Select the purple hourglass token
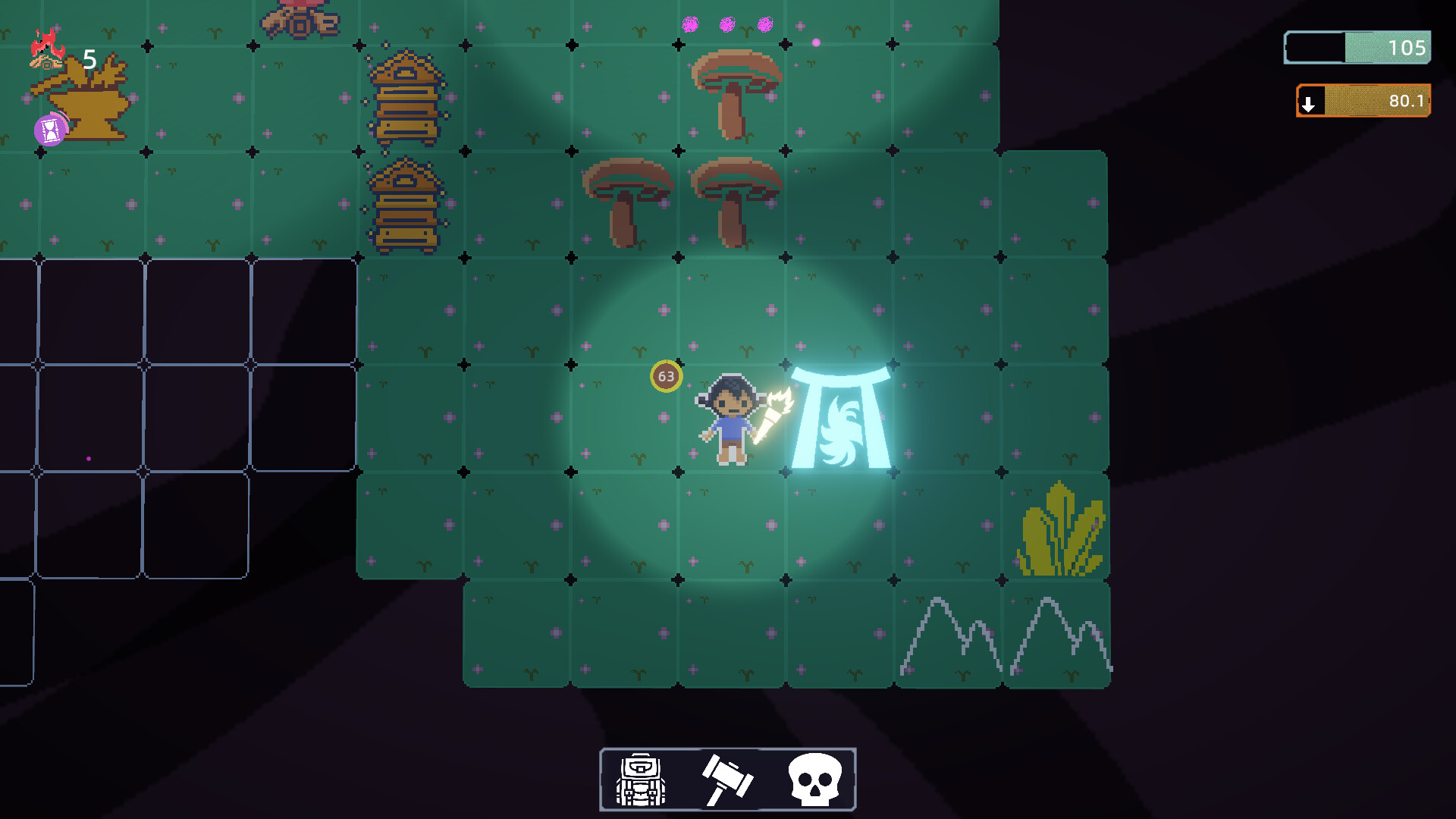This screenshot has height=819, width=1456. tap(49, 129)
